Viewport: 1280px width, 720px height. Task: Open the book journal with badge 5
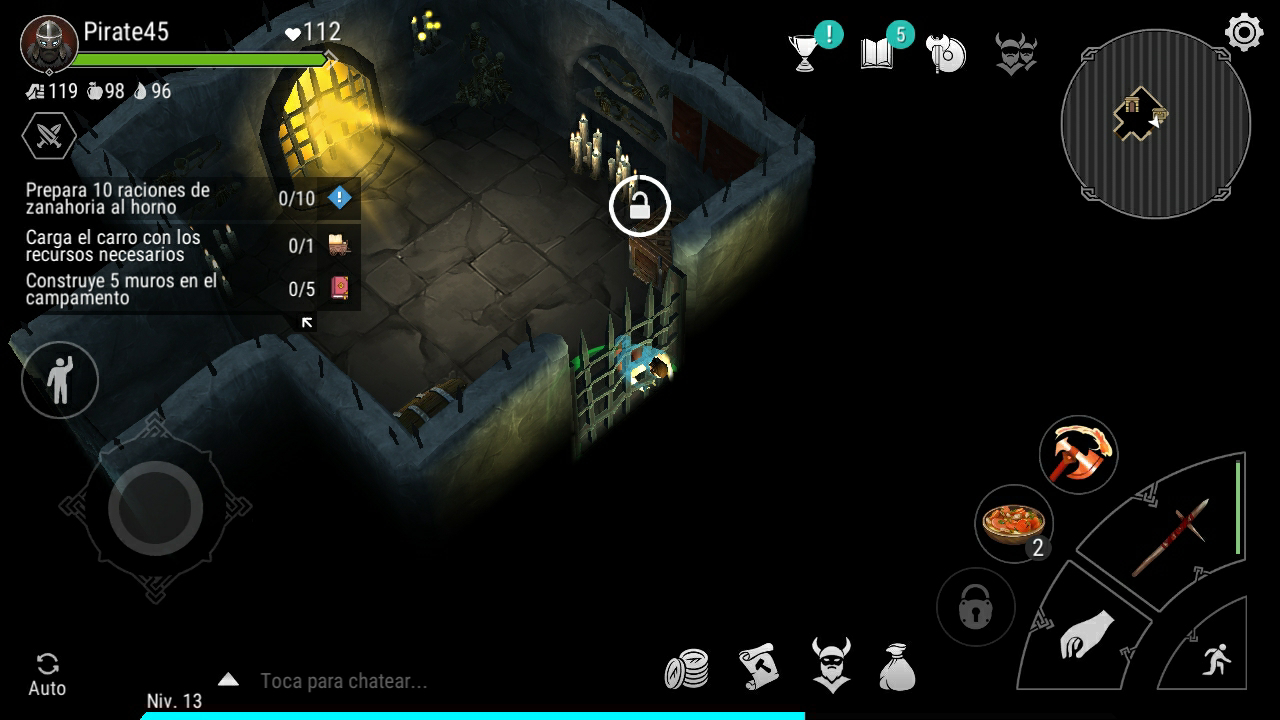click(x=877, y=54)
